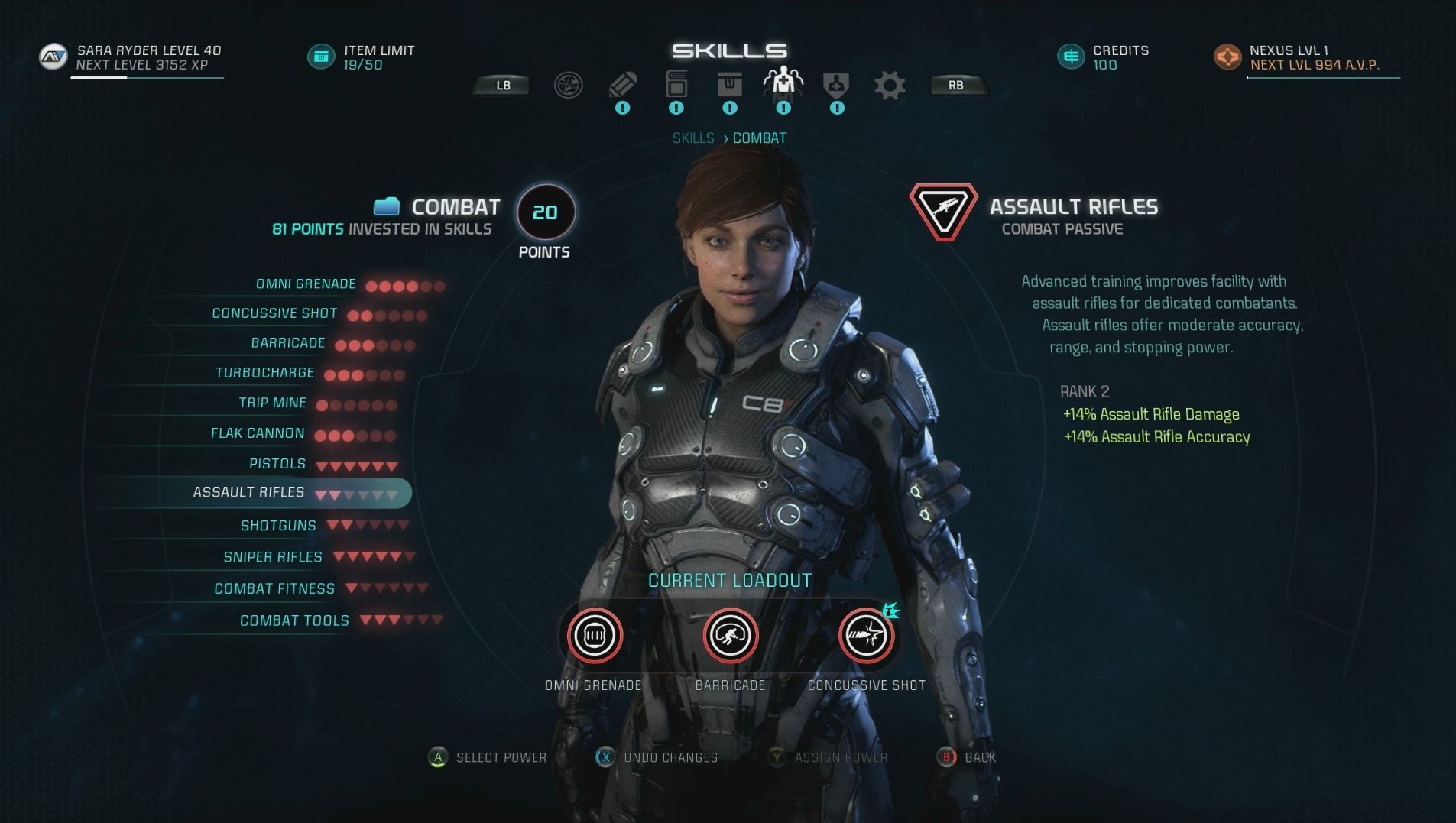Image resolution: width=1456 pixels, height=823 pixels.
Task: Select the Combat Tools skill
Action: [x=294, y=620]
